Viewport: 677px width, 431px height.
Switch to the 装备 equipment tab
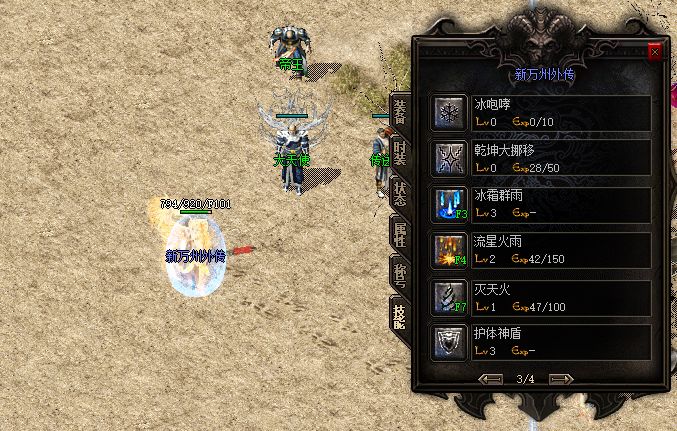tap(400, 112)
